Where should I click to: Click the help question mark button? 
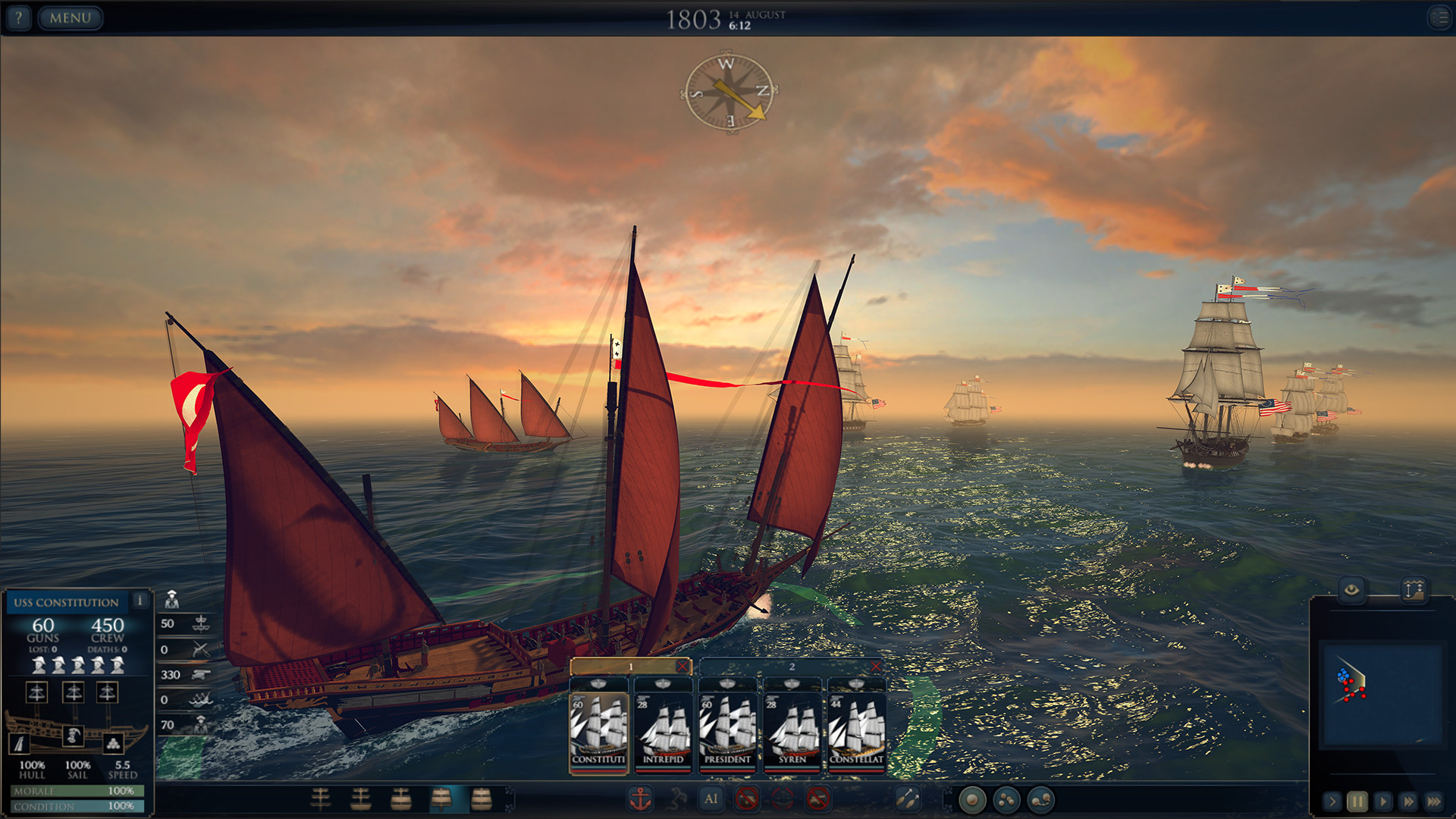click(x=17, y=18)
